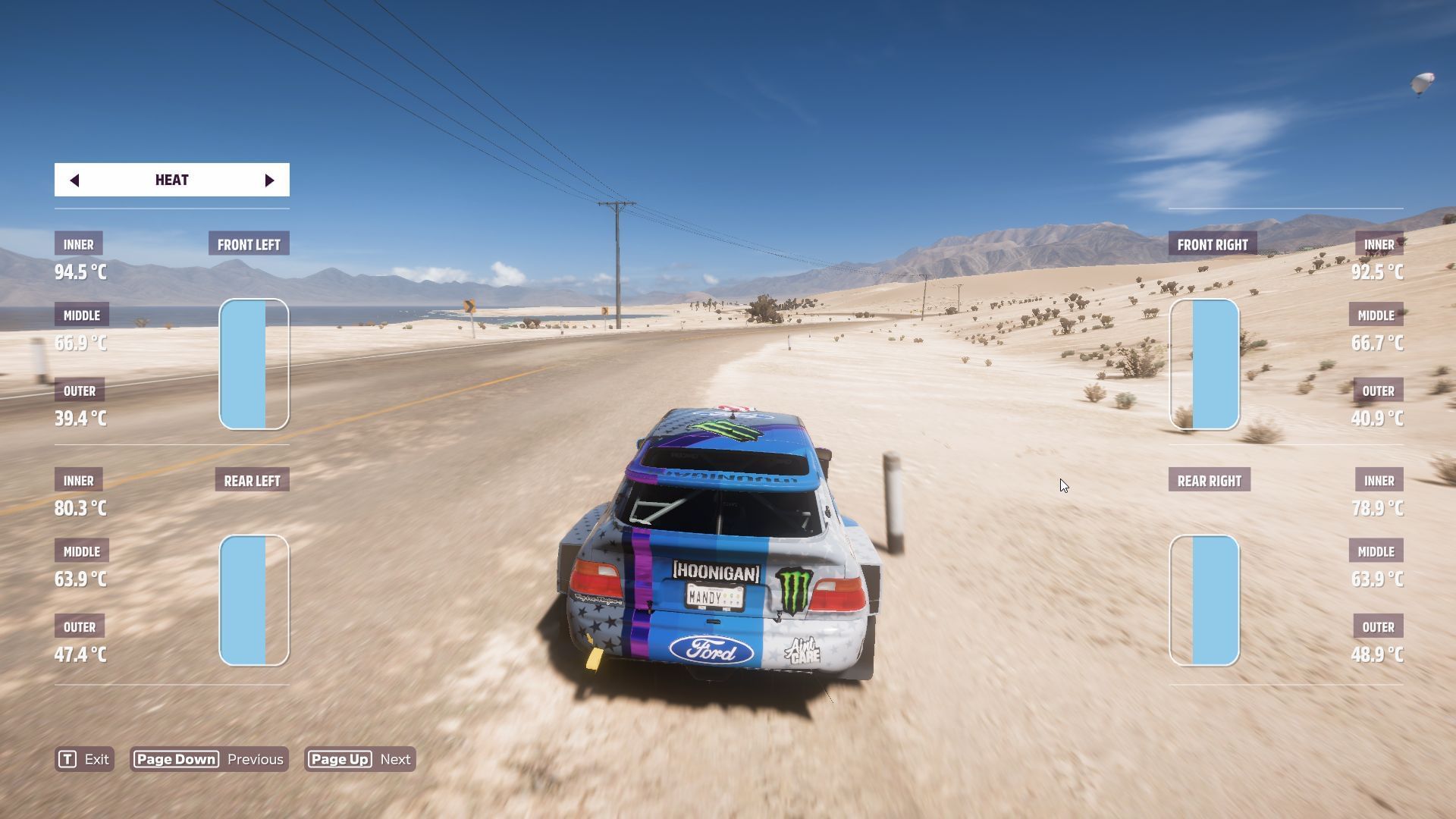Screen dimensions: 1456x819
Task: Click the T key Exit icon
Action: (68, 759)
